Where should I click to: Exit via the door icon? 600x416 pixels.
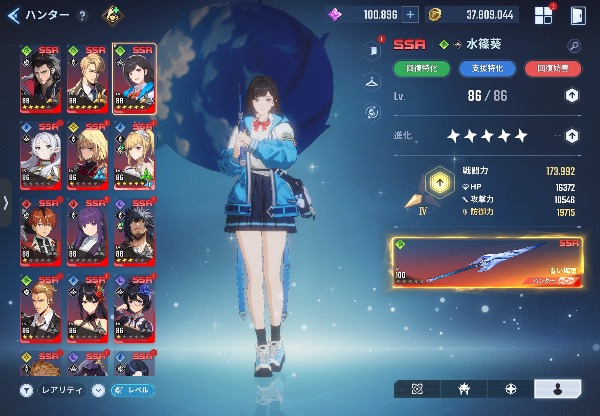tap(578, 15)
